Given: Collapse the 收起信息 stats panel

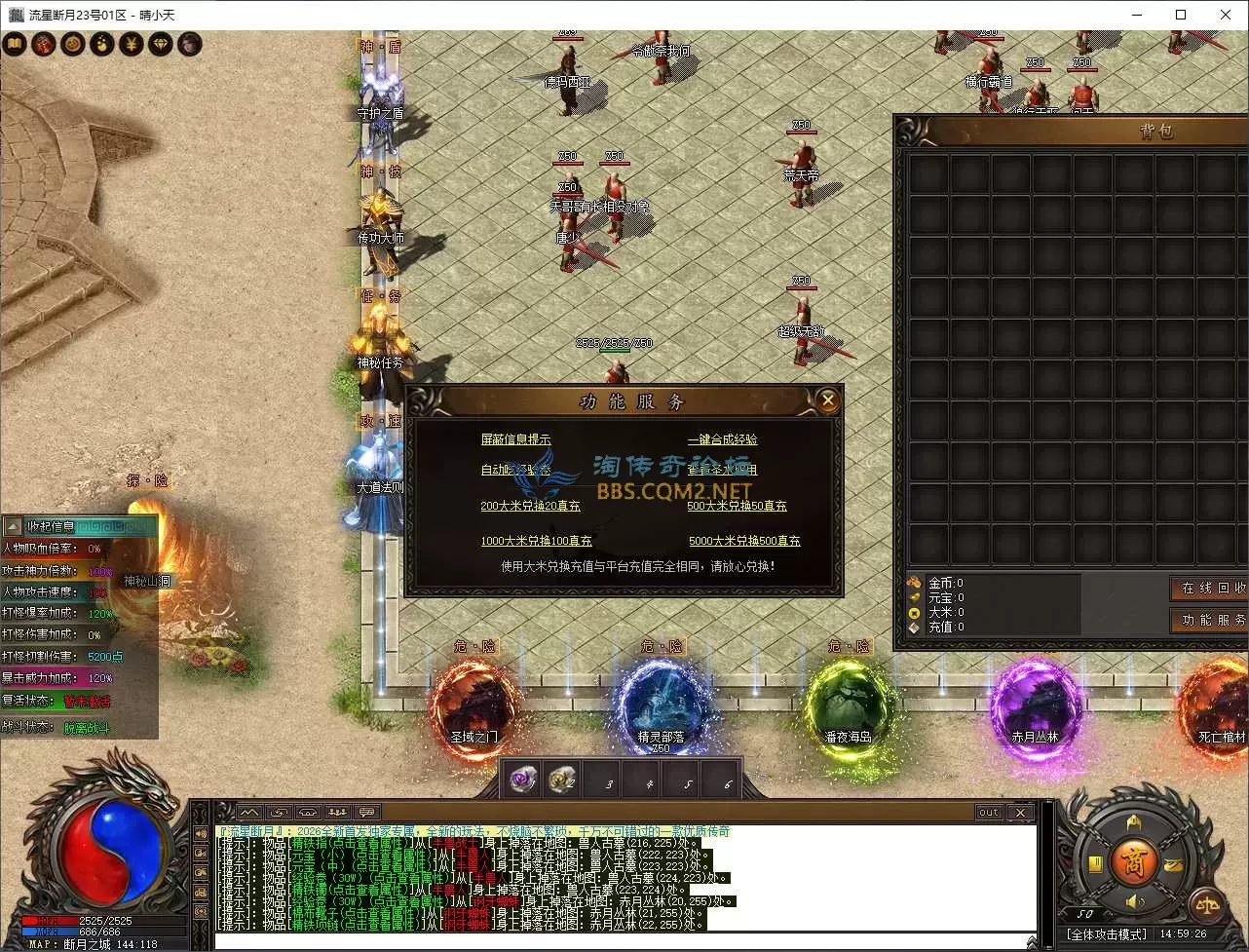Looking at the screenshot, I should point(14,527).
